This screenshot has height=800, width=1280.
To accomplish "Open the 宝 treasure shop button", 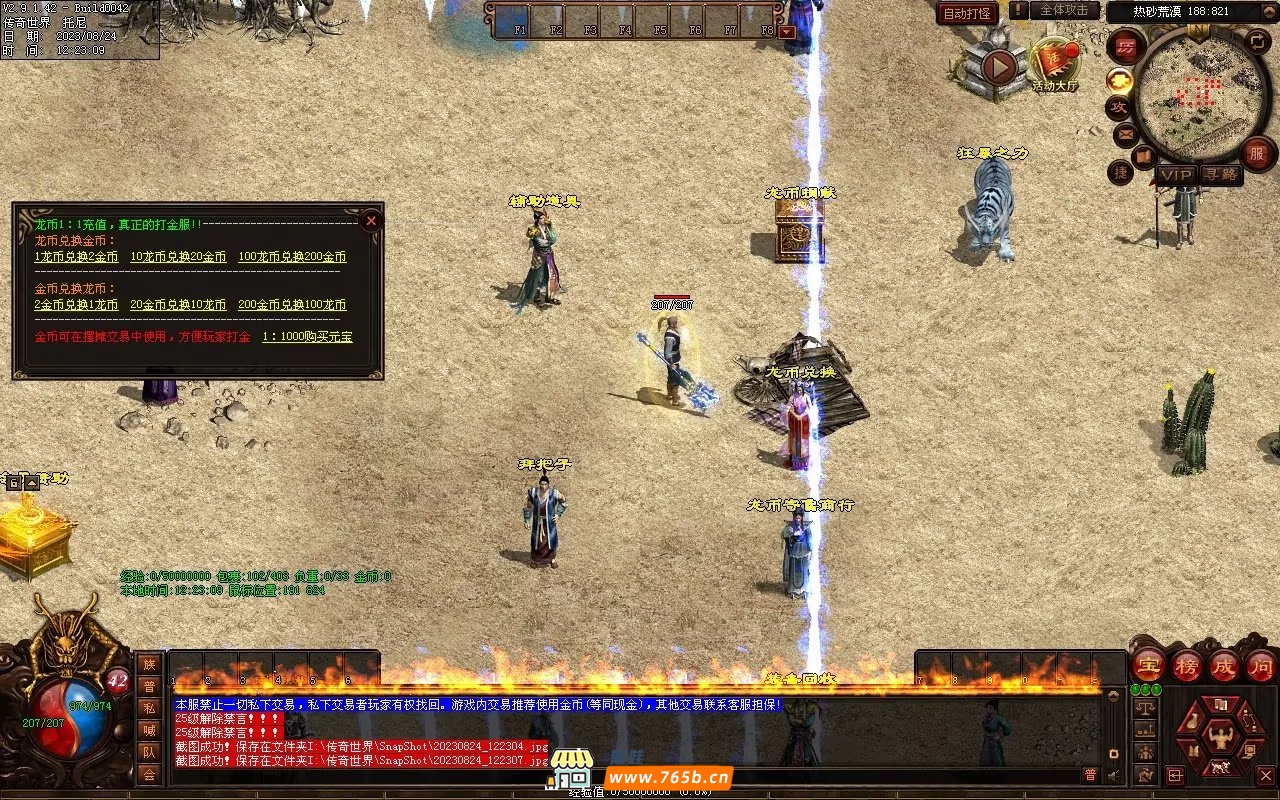I will coord(1148,666).
